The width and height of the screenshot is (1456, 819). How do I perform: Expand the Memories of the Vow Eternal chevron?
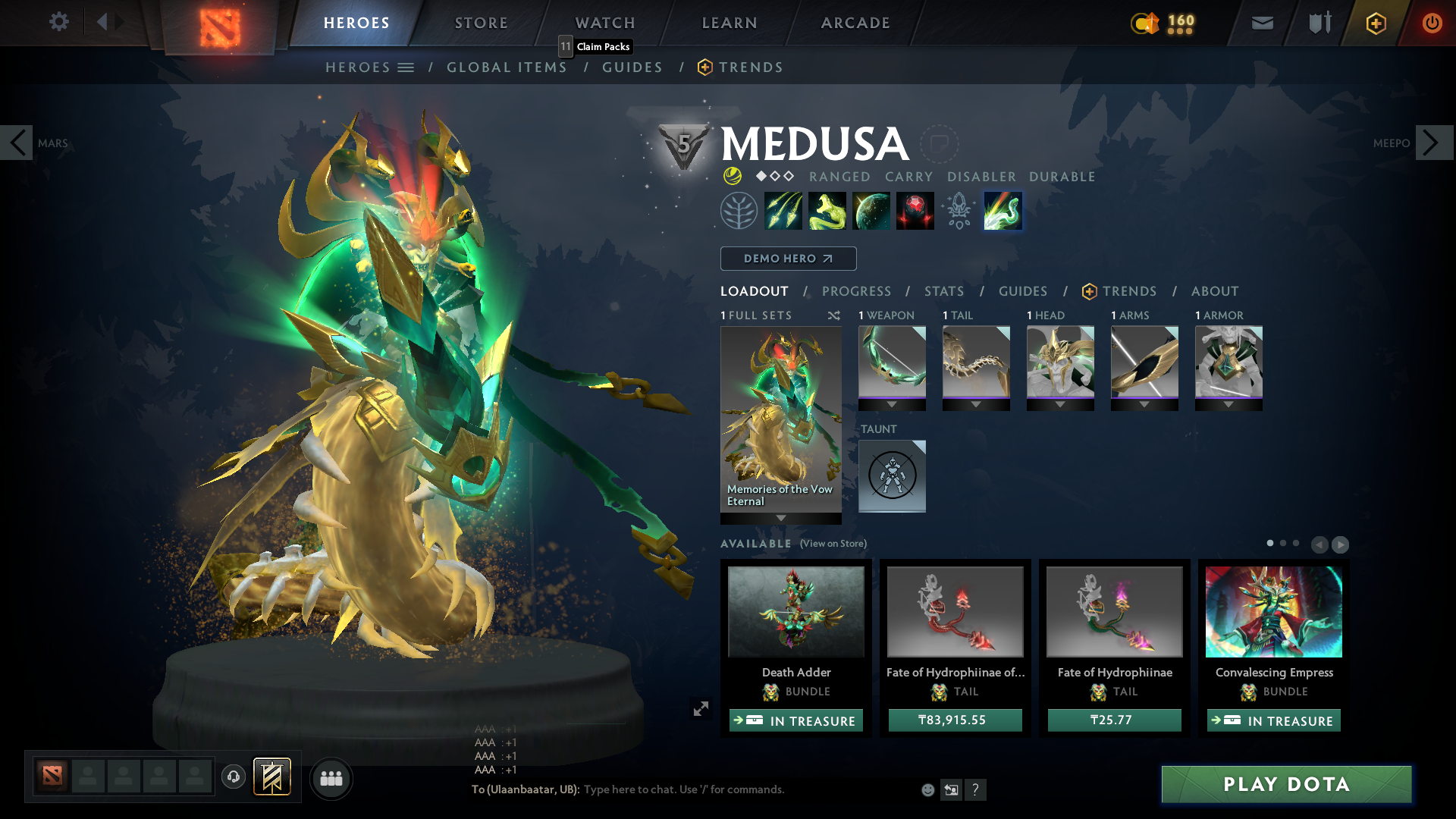tap(780, 517)
